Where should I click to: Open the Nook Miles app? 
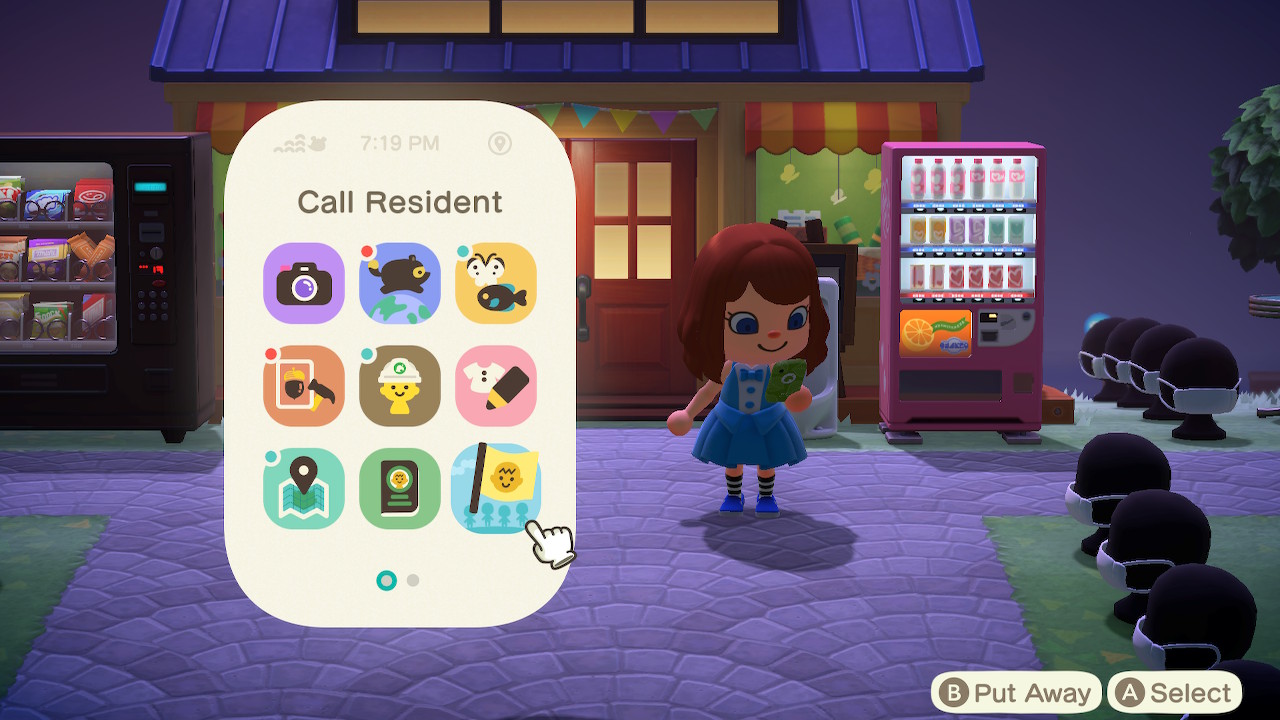[399, 284]
